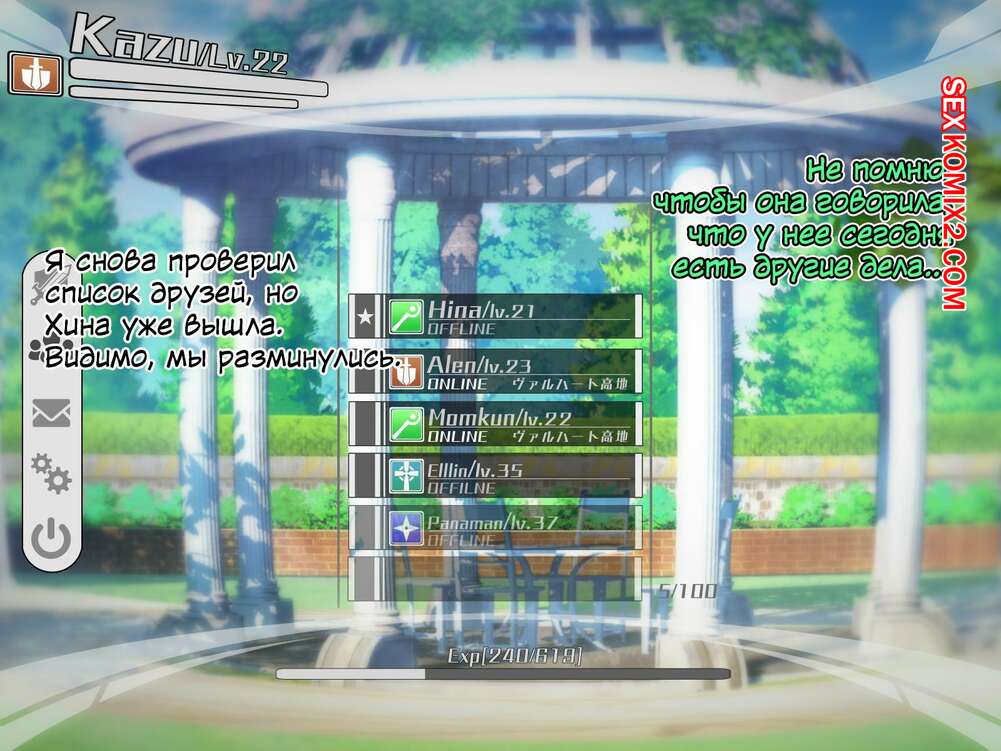Toggle the favorite star beside Hina
1001x751 pixels.
[x=365, y=317]
